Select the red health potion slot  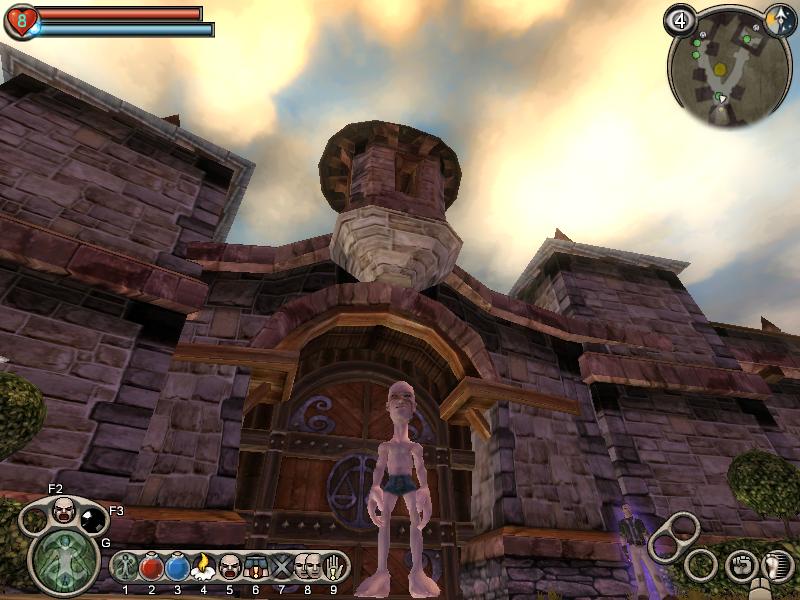(152, 568)
